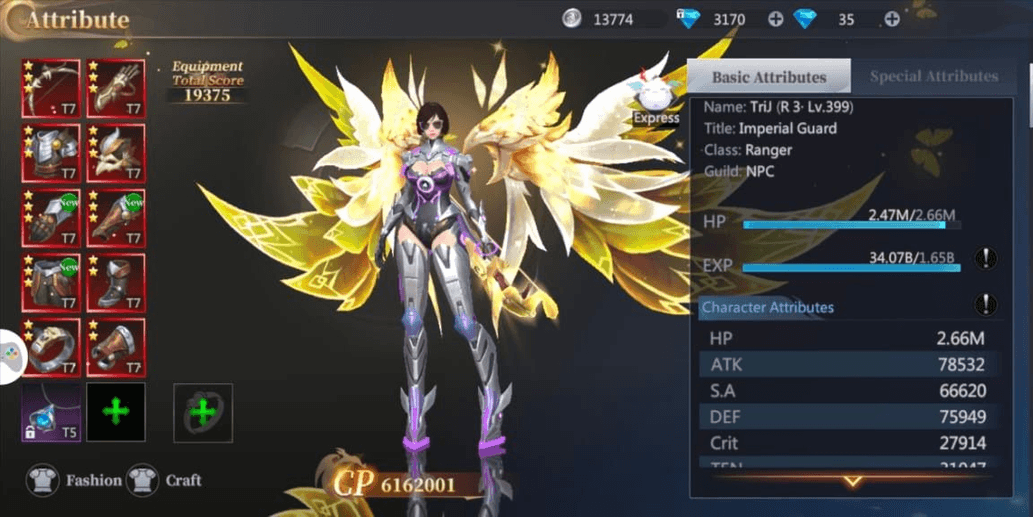1033x517 pixels.
Task: Open the floating gamepad overlay icon
Action: [x=10, y=356]
